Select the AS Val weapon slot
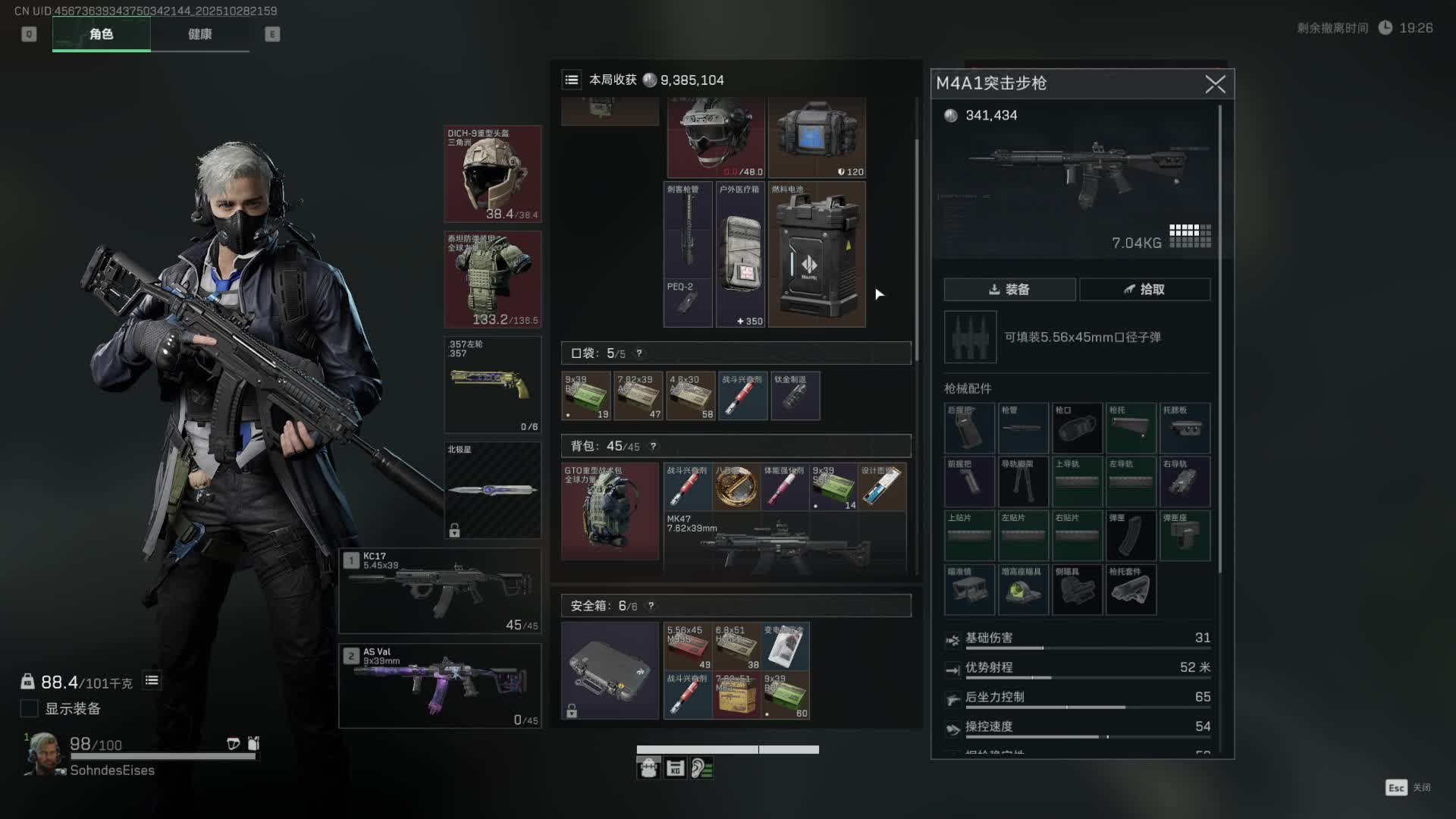1456x819 pixels. coord(440,686)
